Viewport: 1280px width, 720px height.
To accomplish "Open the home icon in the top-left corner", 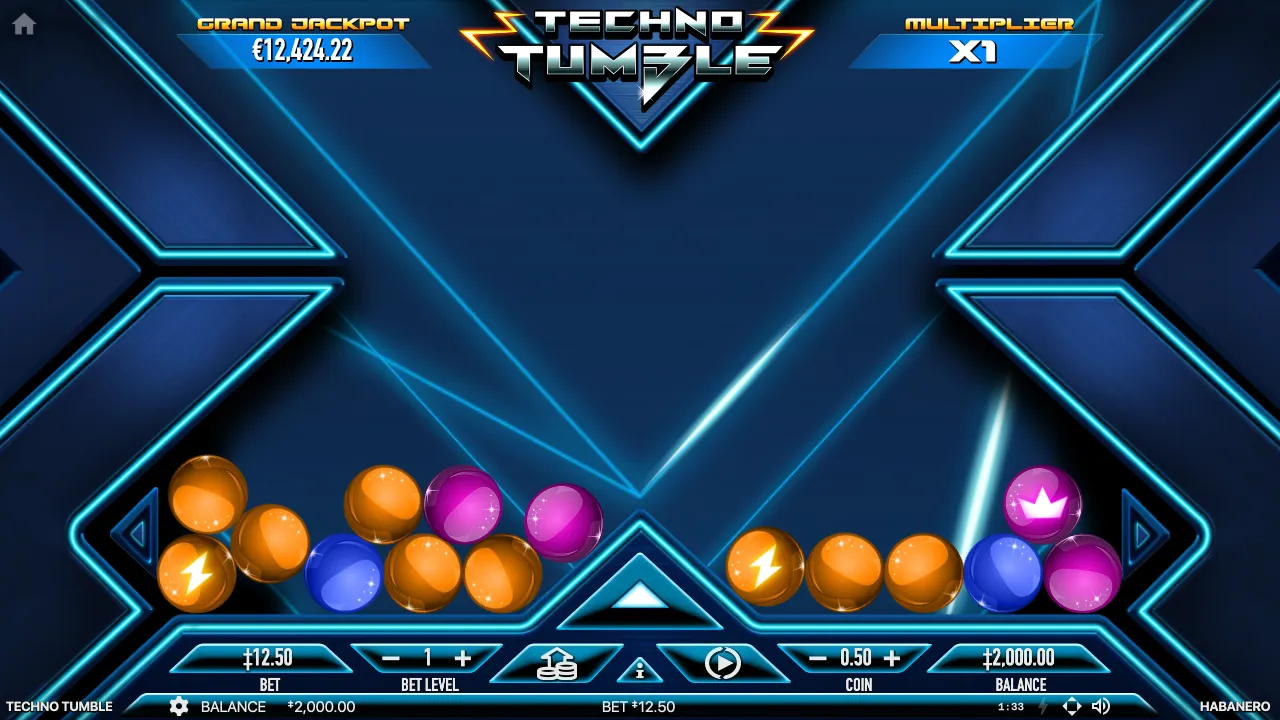I will click(x=22, y=22).
